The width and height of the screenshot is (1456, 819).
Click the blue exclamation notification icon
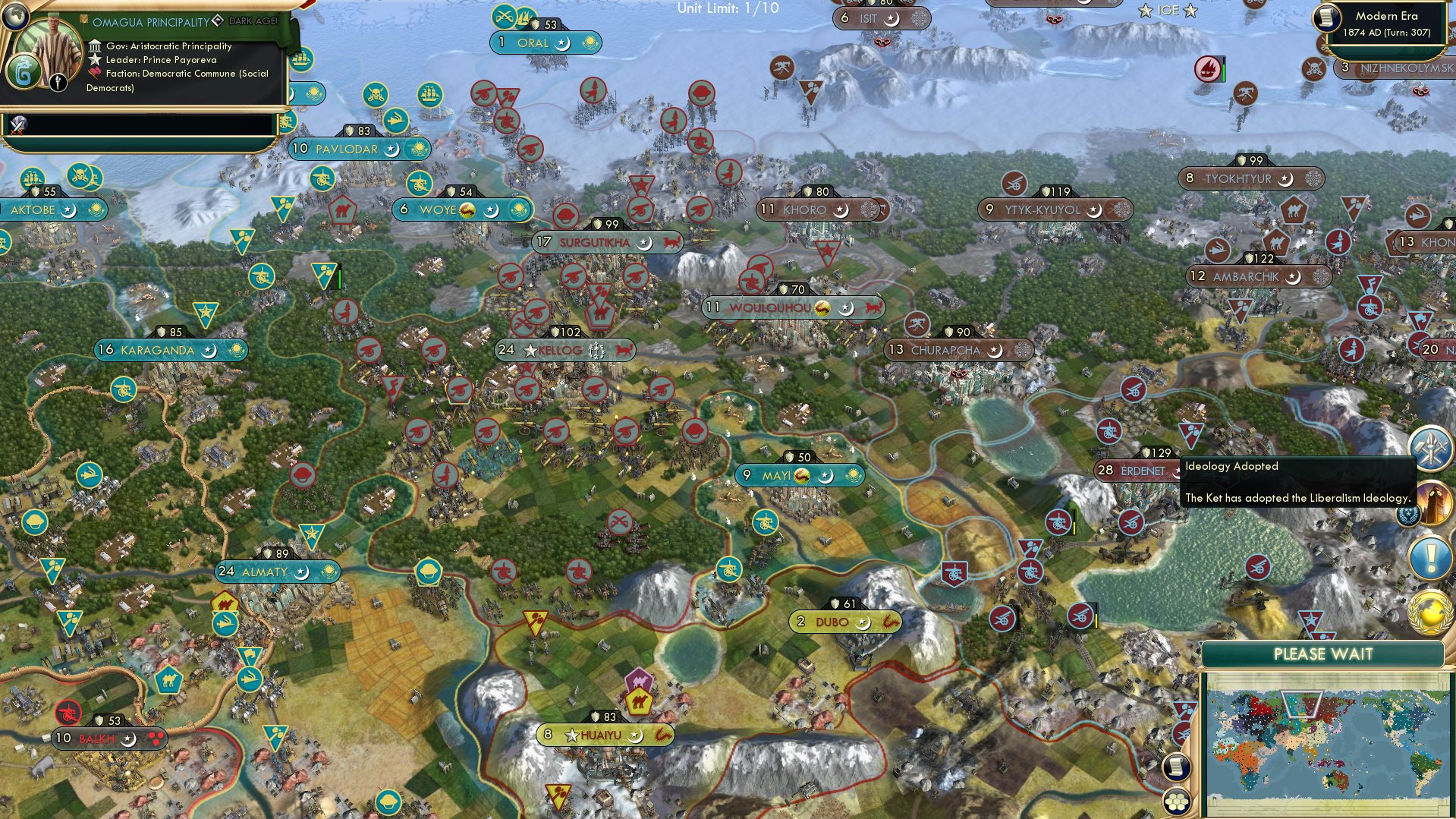(1429, 555)
